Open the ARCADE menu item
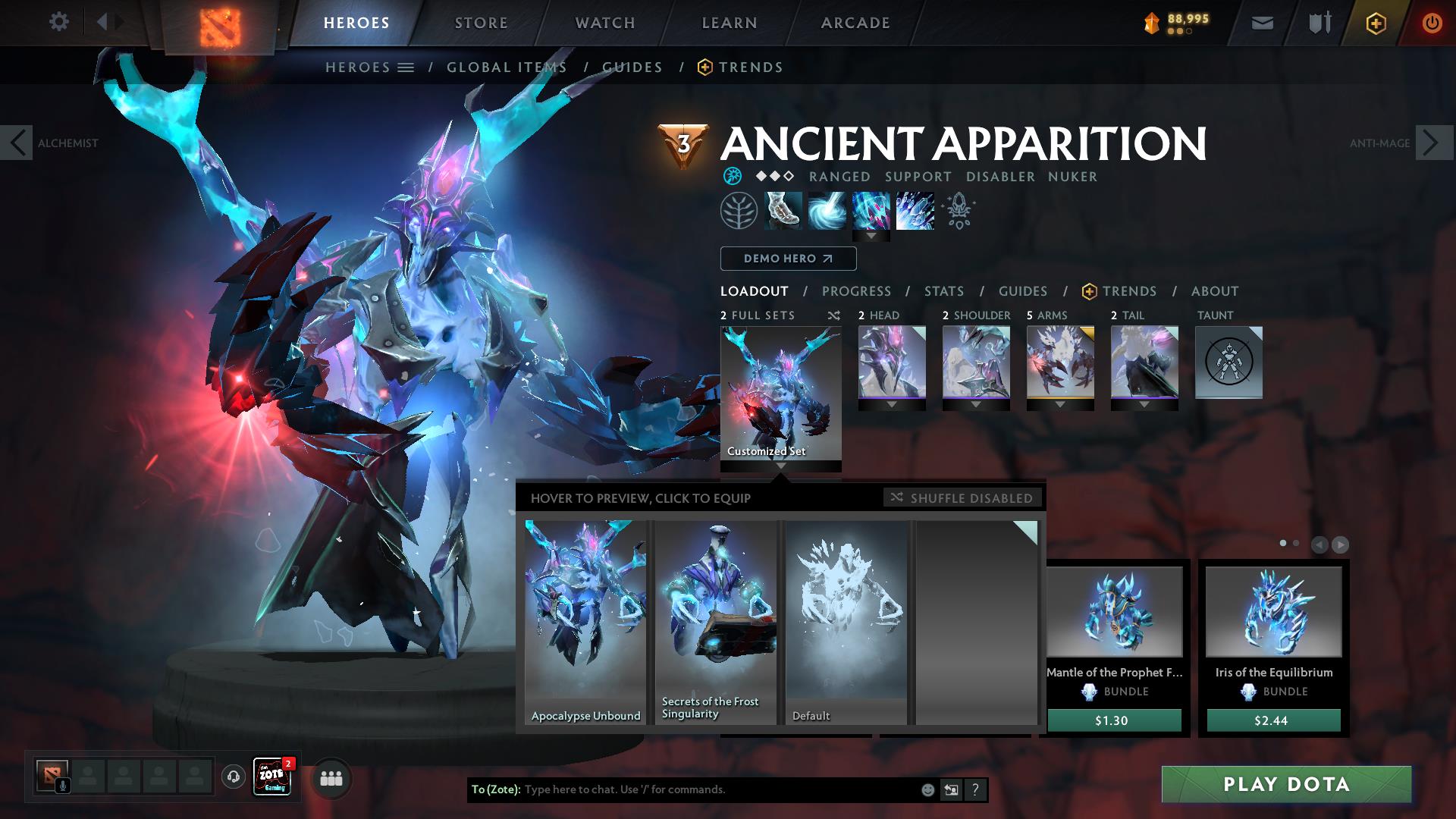1456x819 pixels. 854,22
